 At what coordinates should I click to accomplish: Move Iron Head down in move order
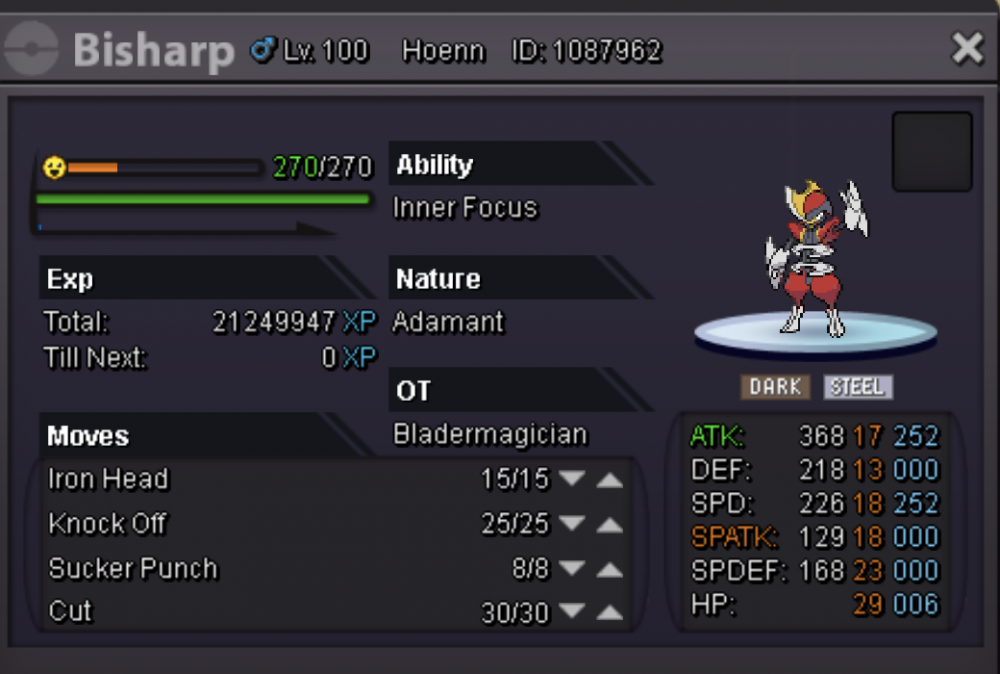[x=572, y=479]
